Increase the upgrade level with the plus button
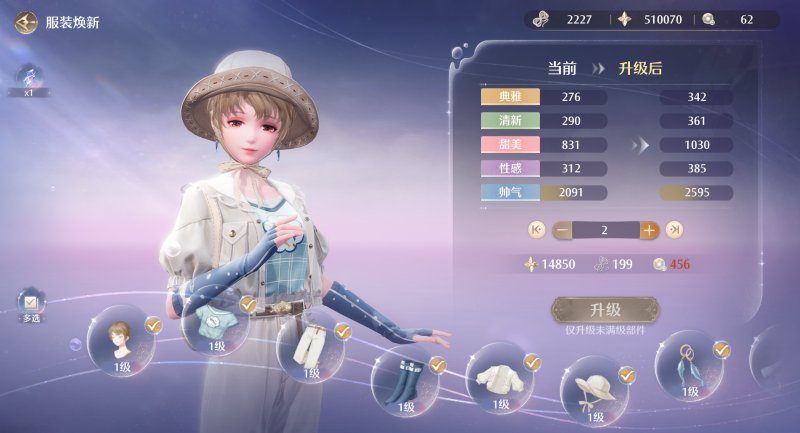The width and height of the screenshot is (800, 433). click(649, 230)
